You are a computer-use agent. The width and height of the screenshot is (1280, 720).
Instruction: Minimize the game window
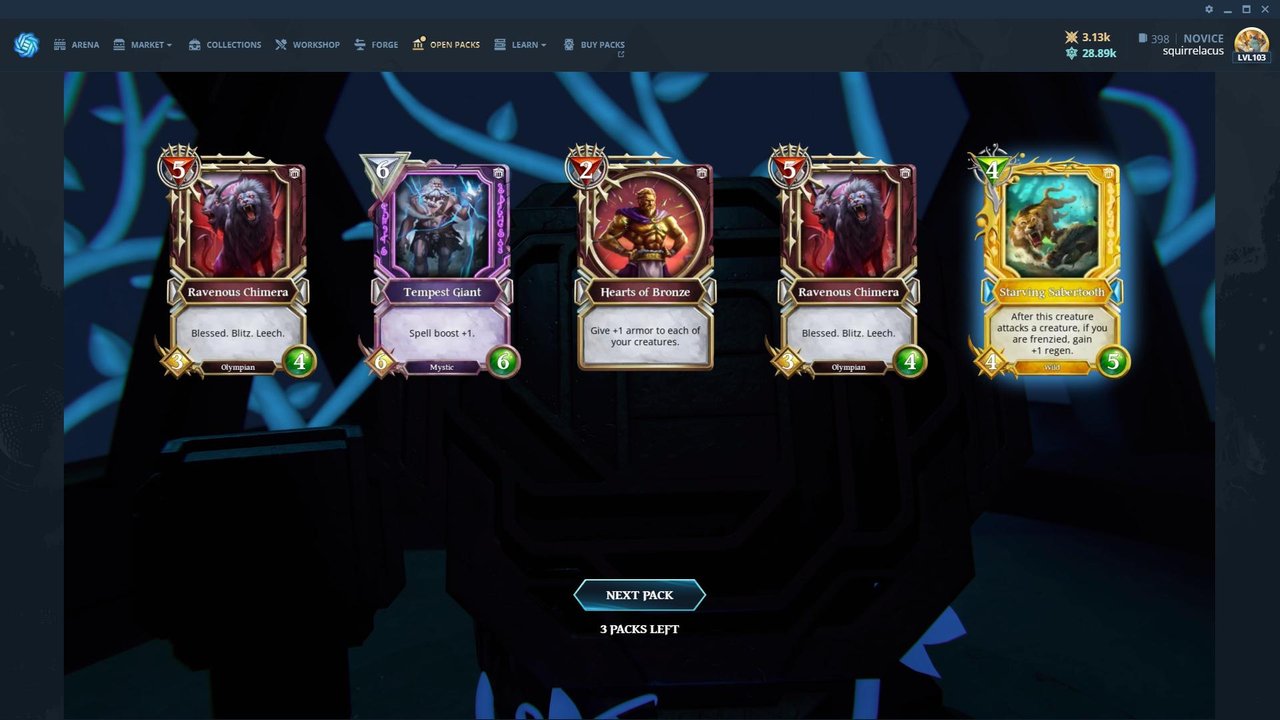coord(1228,9)
